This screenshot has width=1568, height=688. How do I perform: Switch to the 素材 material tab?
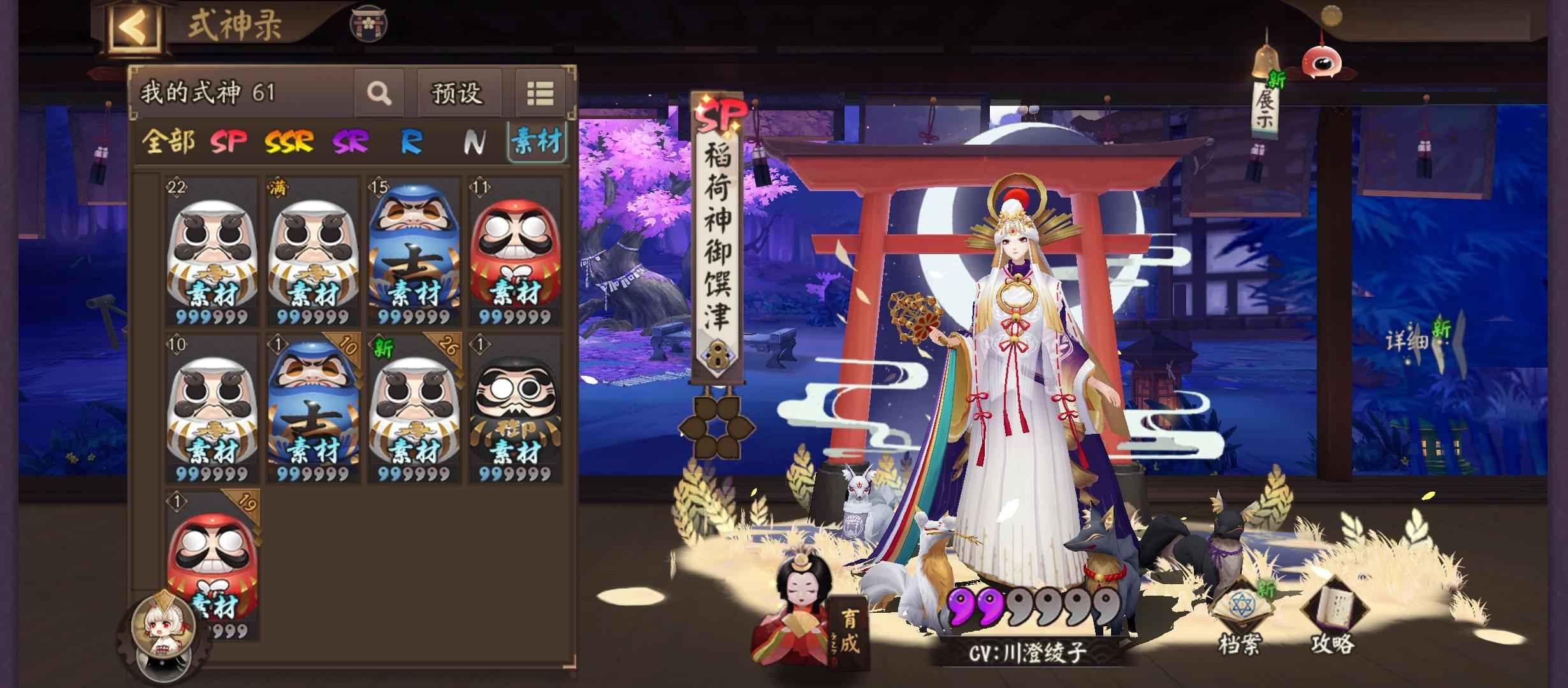click(537, 141)
